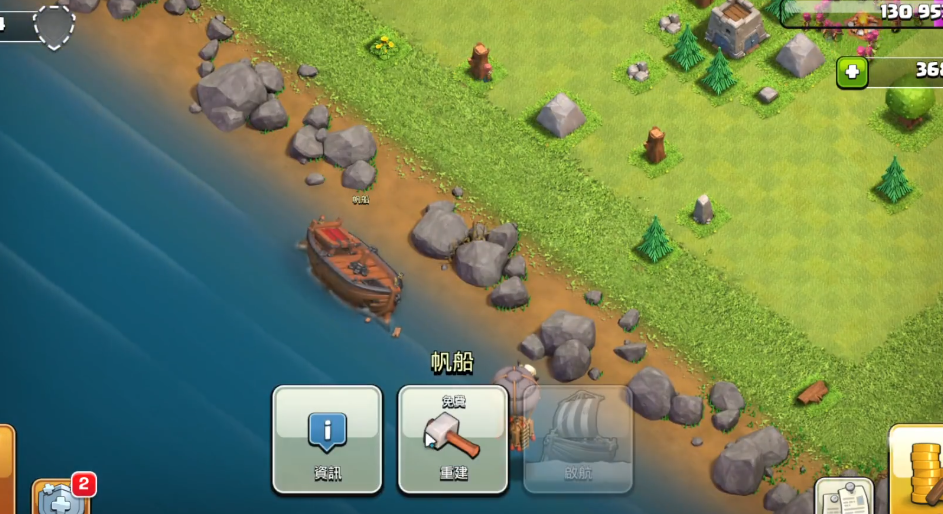Select the greyed-out 啟航 set sail button
This screenshot has width=943, height=514.
[x=578, y=439]
